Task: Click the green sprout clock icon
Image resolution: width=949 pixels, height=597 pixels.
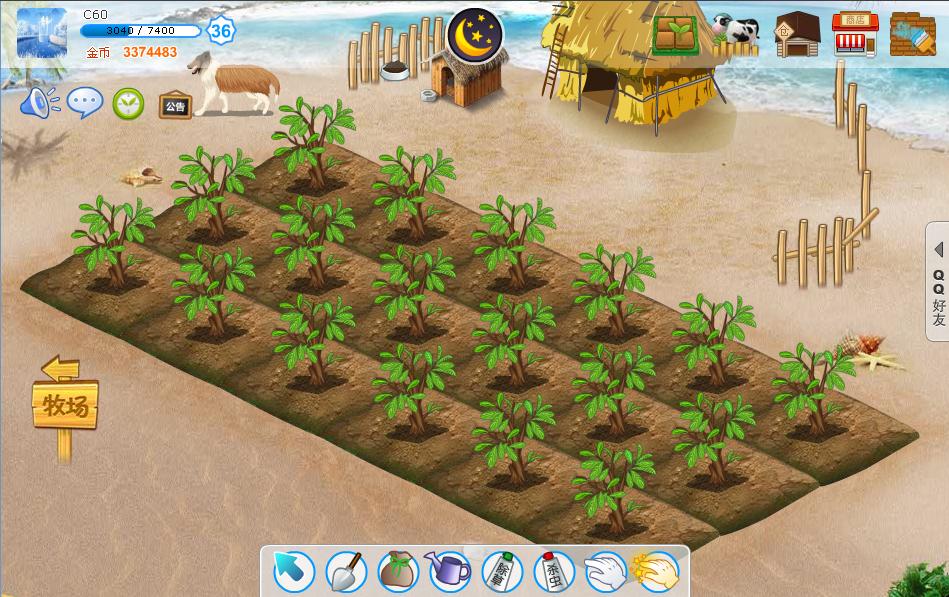Action: pyautogui.click(x=128, y=103)
